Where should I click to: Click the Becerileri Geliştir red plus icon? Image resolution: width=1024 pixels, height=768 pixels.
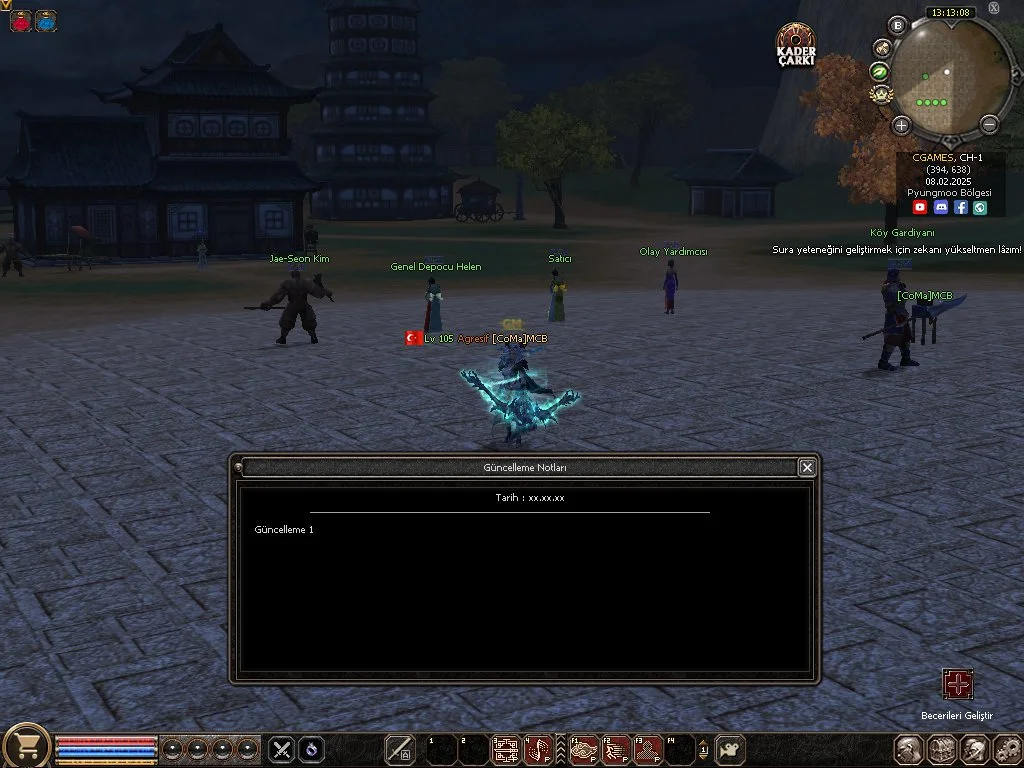tap(957, 684)
